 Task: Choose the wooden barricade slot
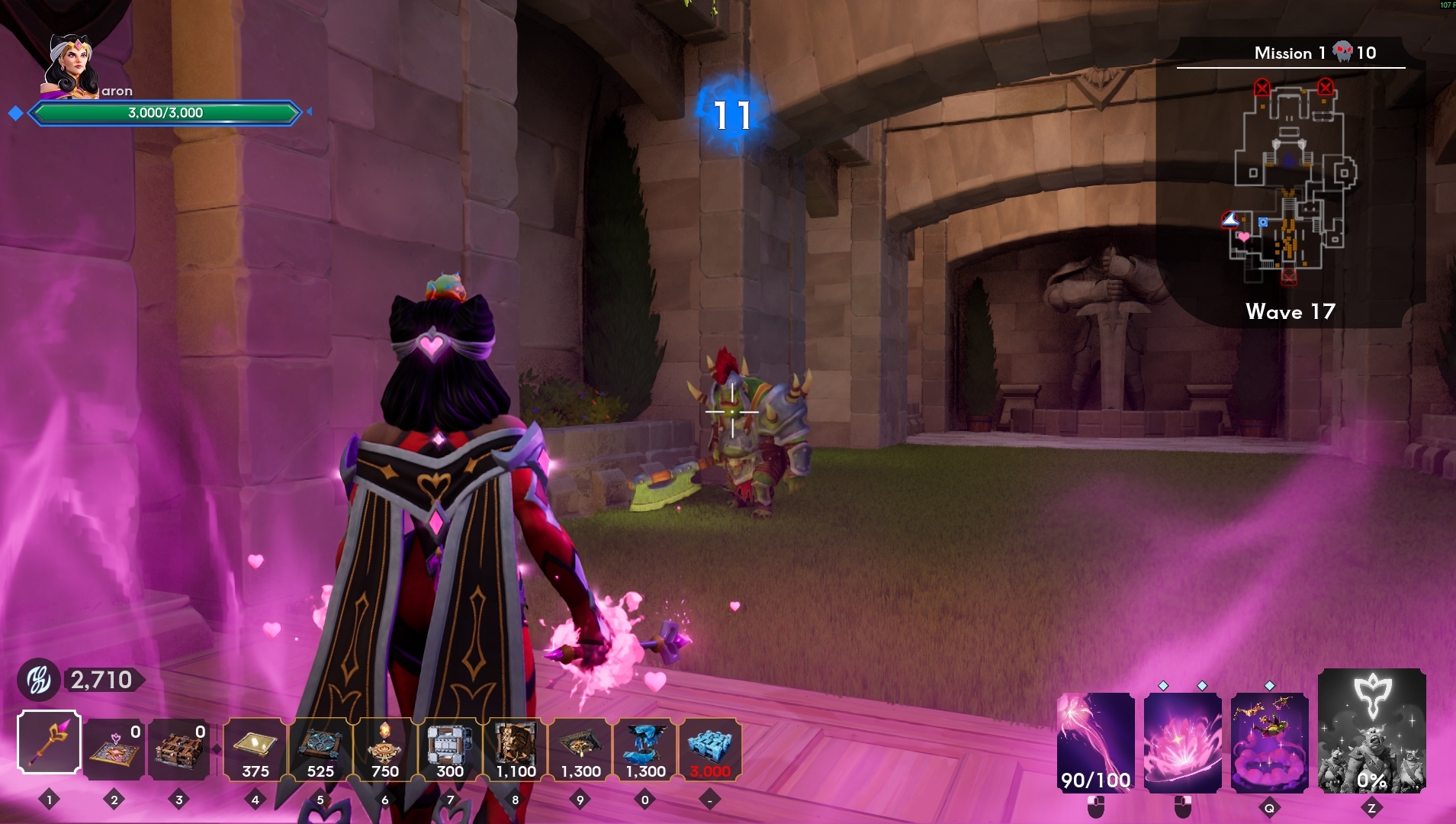(179, 748)
